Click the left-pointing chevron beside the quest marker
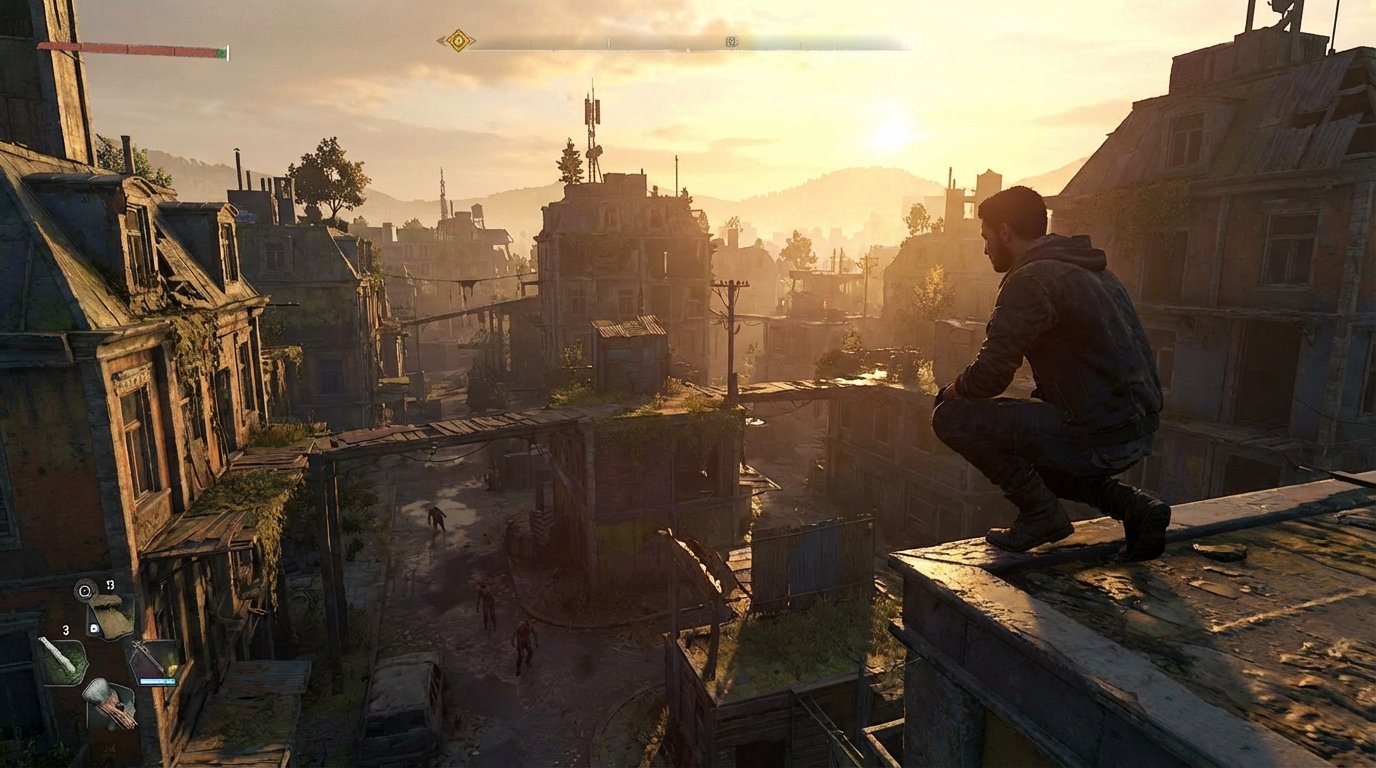The width and height of the screenshot is (1376, 768). (x=441, y=40)
